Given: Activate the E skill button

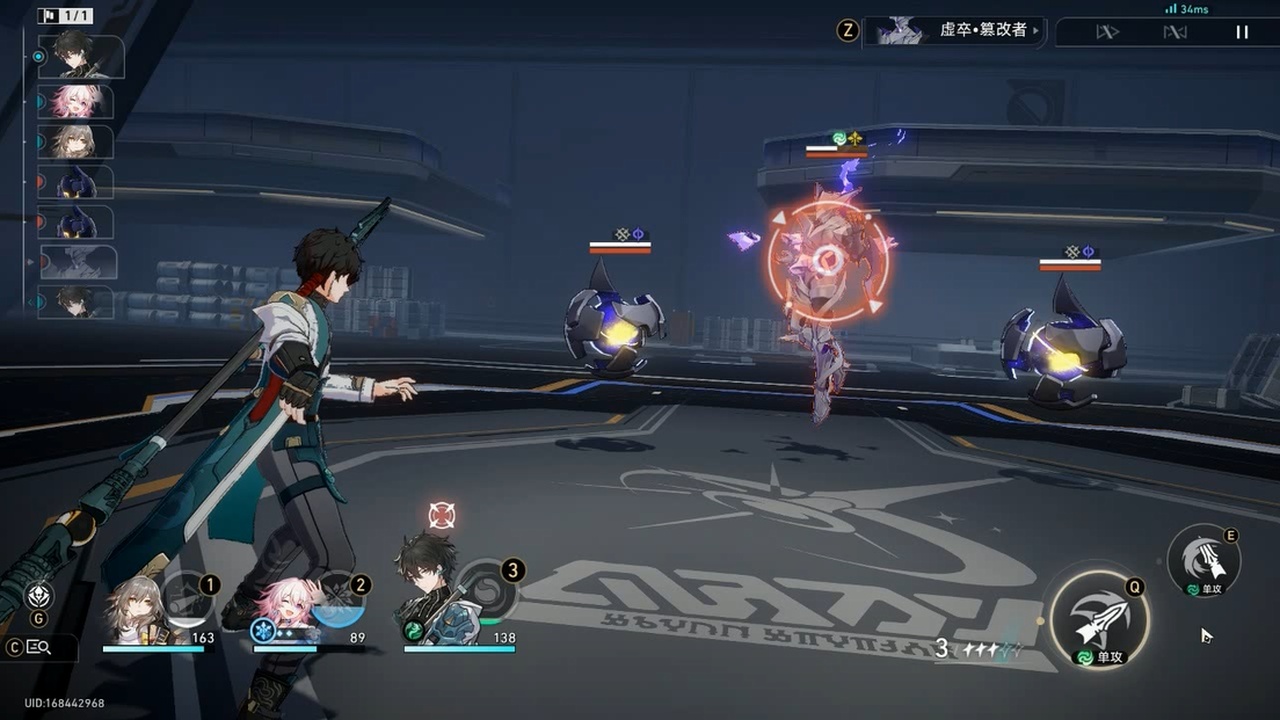Looking at the screenshot, I should 1203,560.
